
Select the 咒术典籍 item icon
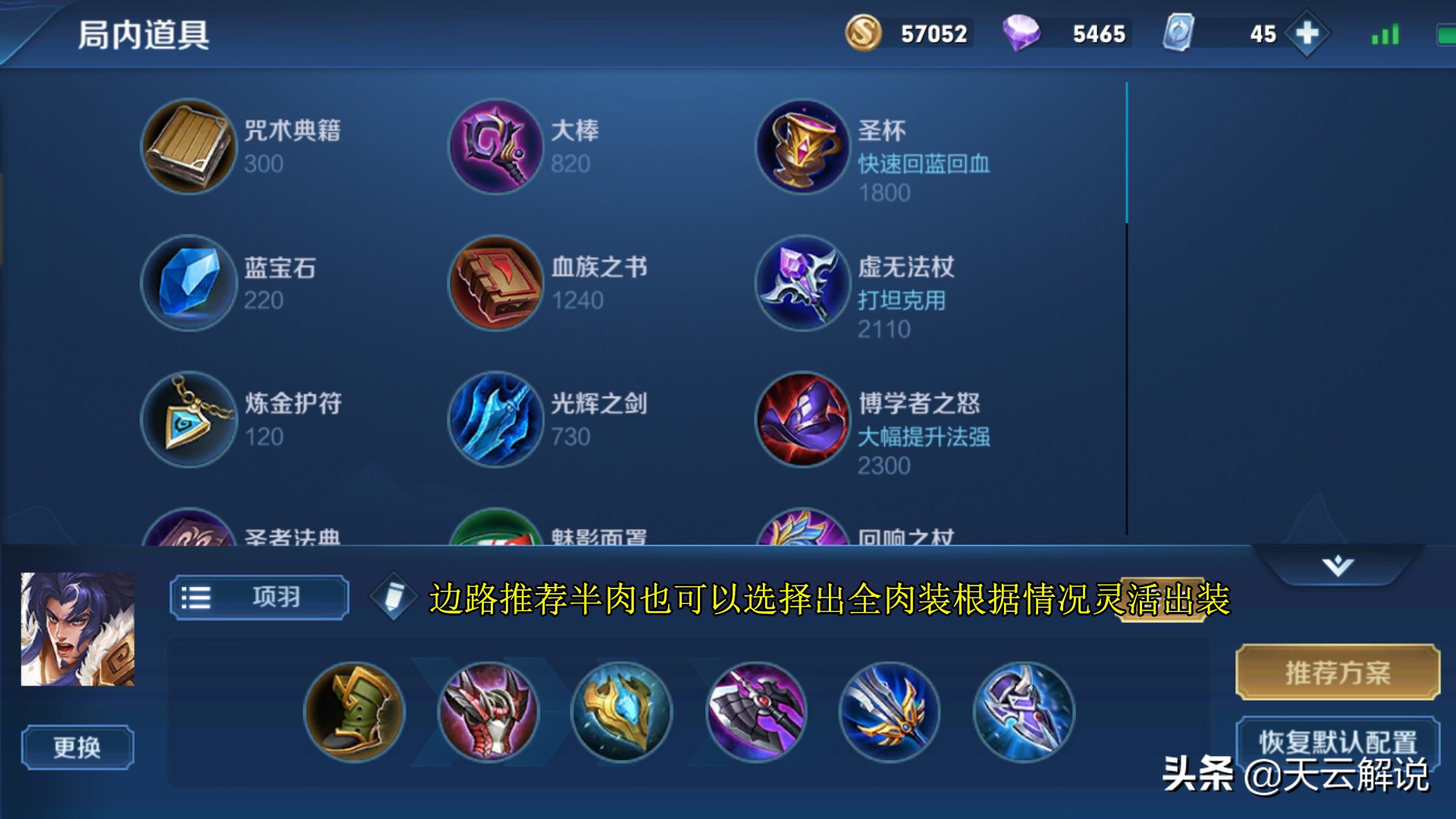[188, 147]
